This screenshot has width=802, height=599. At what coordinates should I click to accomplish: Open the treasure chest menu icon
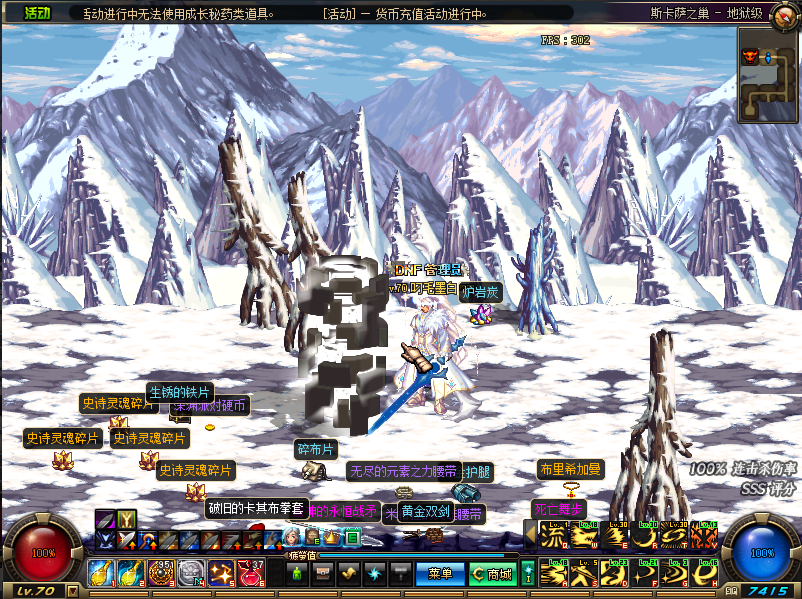point(323,574)
